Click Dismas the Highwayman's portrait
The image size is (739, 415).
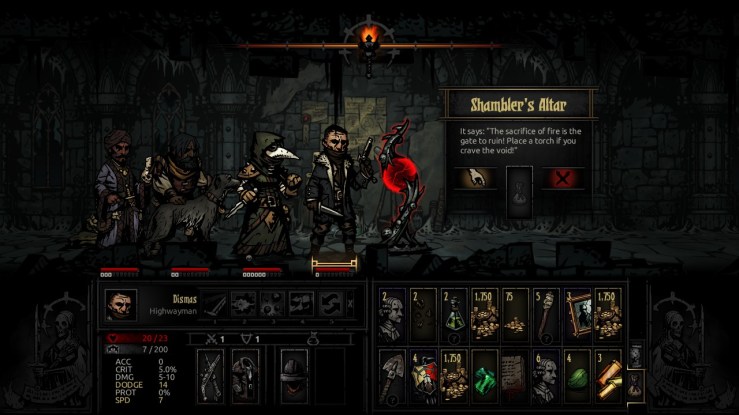[x=122, y=304]
